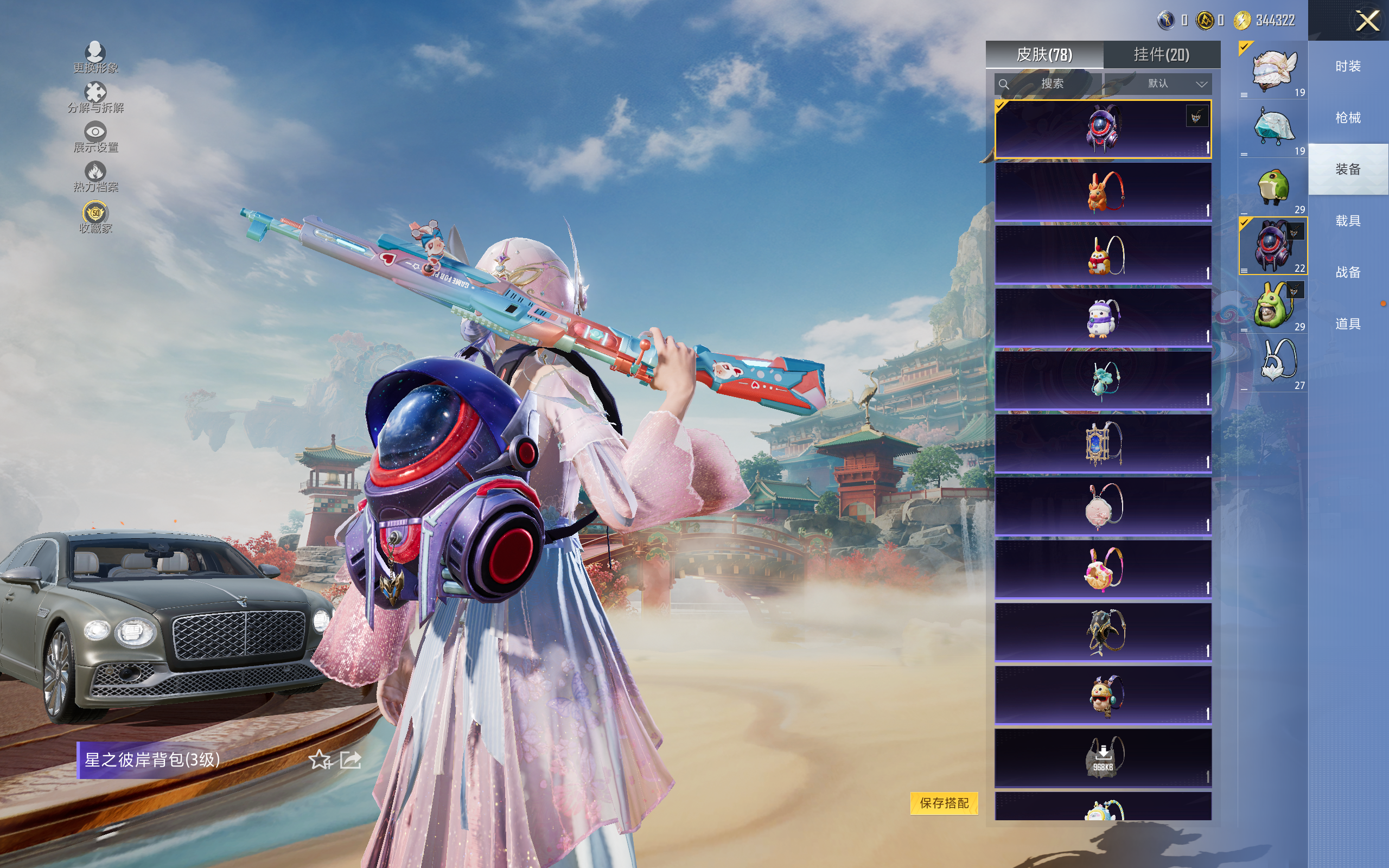Viewport: 1389px width, 868px height.
Task: Open the 时装 category
Action: [x=1348, y=67]
